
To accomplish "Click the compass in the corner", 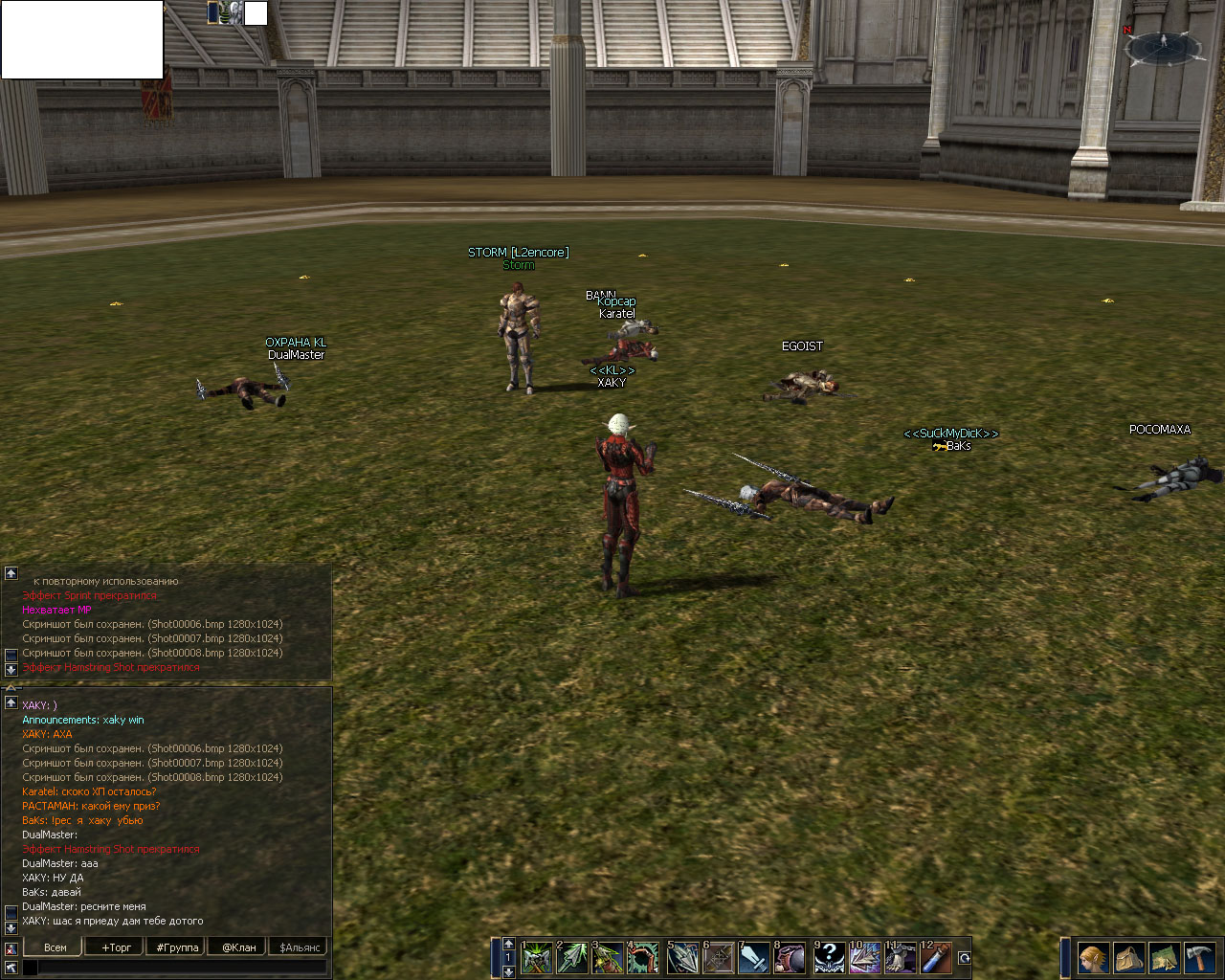I will 1164,47.
